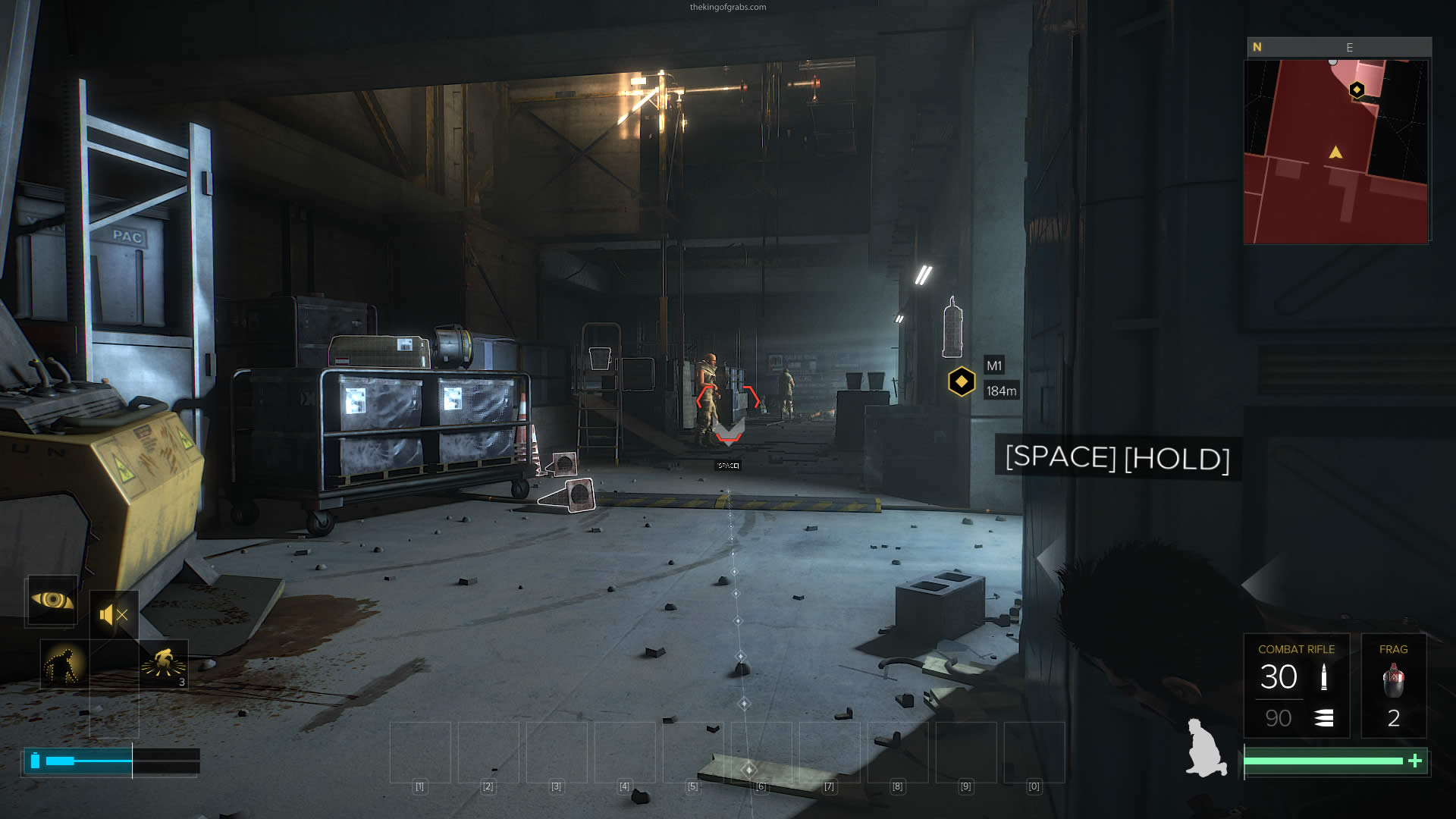Viewport: 1456px width, 819px height.
Task: Select the objective marker on the minimap
Action: (x=1357, y=90)
